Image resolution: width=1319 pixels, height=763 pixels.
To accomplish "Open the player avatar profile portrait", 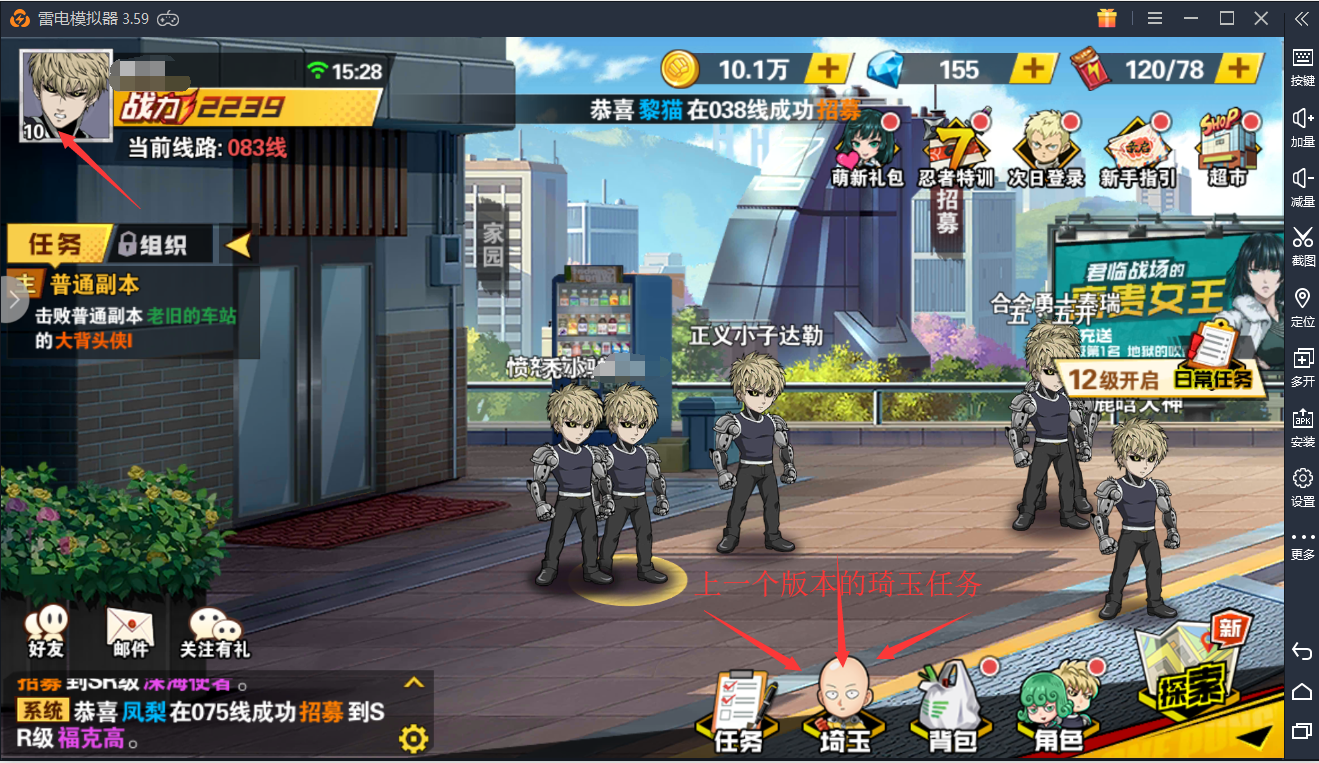I will pyautogui.click(x=65, y=88).
